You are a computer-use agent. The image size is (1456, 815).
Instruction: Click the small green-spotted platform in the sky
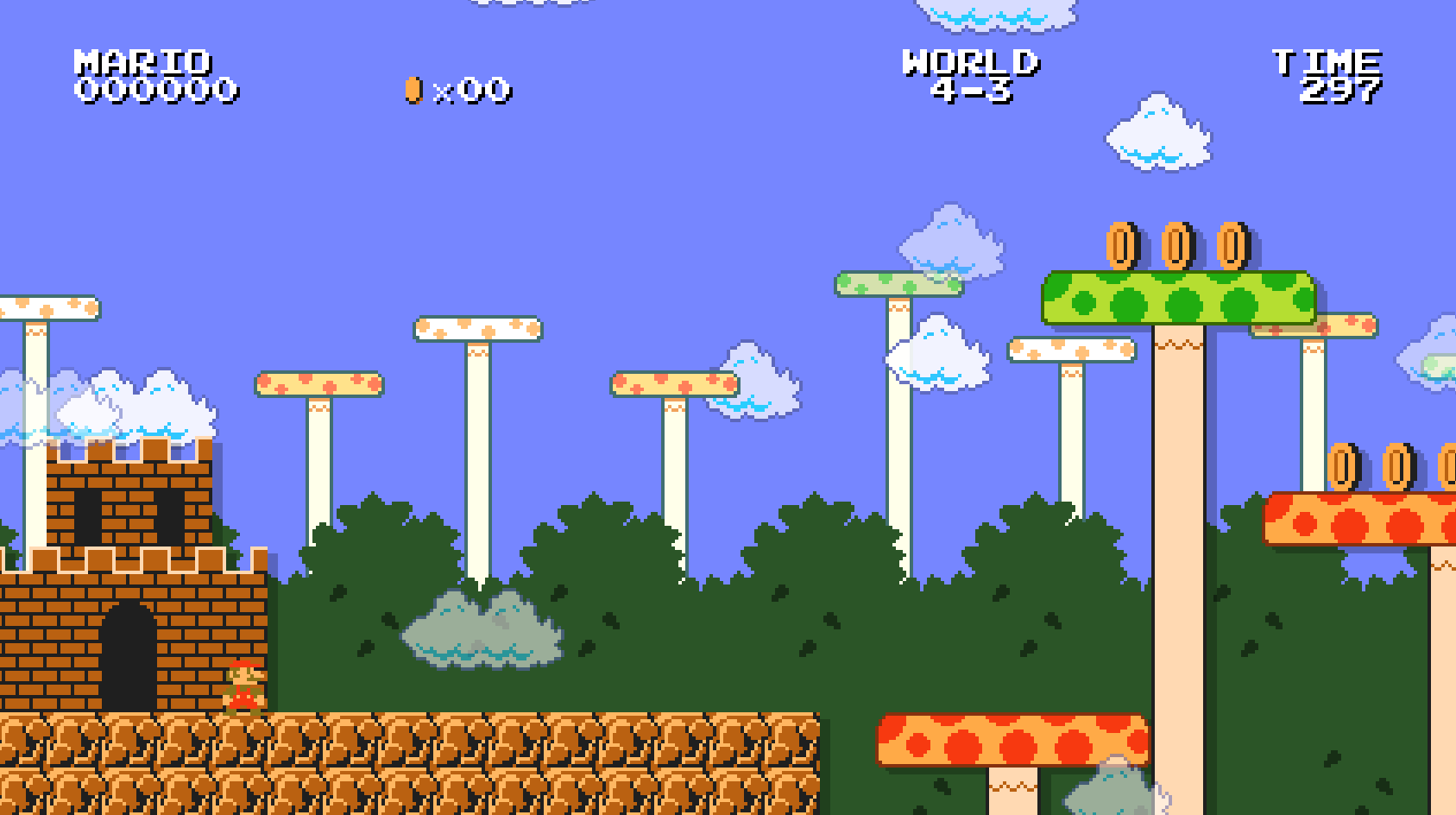pos(898,285)
